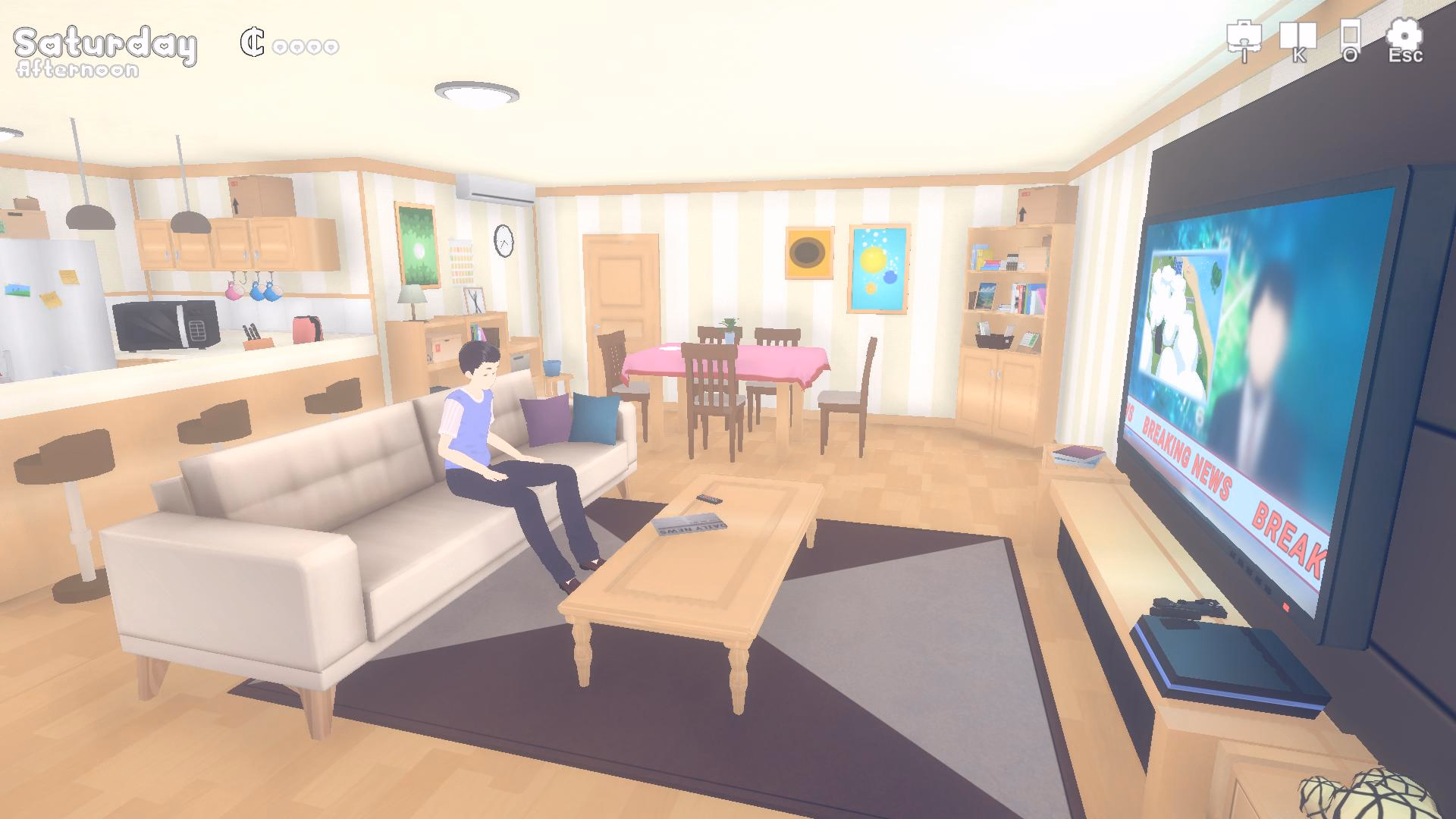The height and width of the screenshot is (819, 1456).
Task: Click the wall clock near the door
Action: [x=502, y=241]
